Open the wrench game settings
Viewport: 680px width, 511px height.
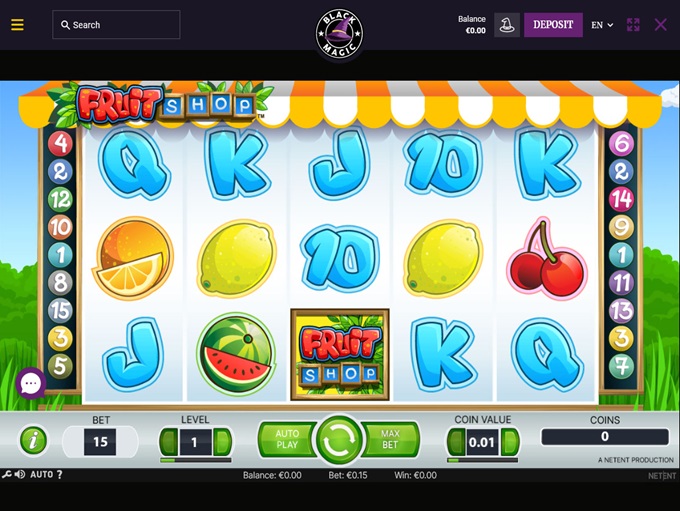[7, 474]
